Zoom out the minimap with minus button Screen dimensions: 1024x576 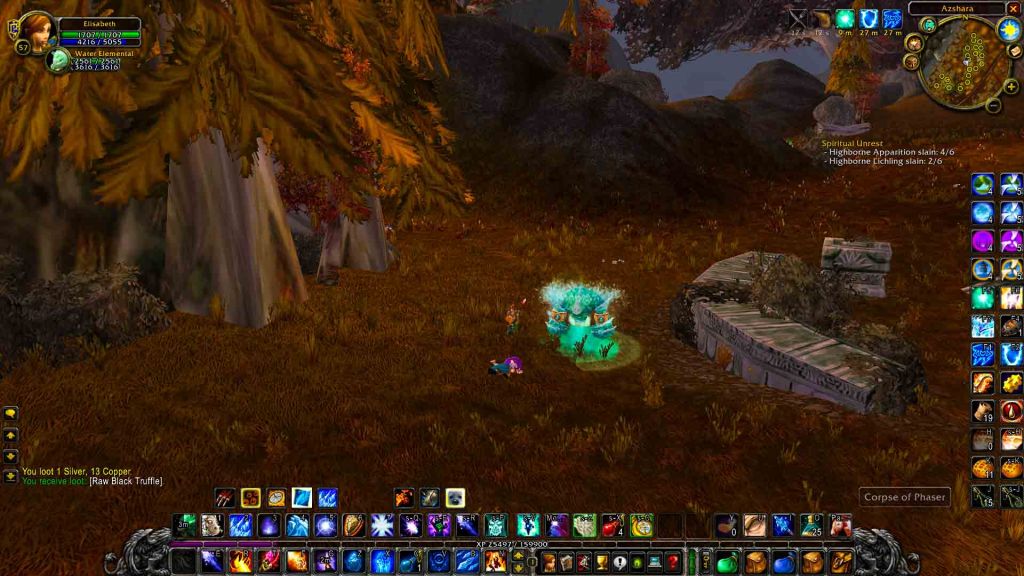pyautogui.click(x=994, y=103)
